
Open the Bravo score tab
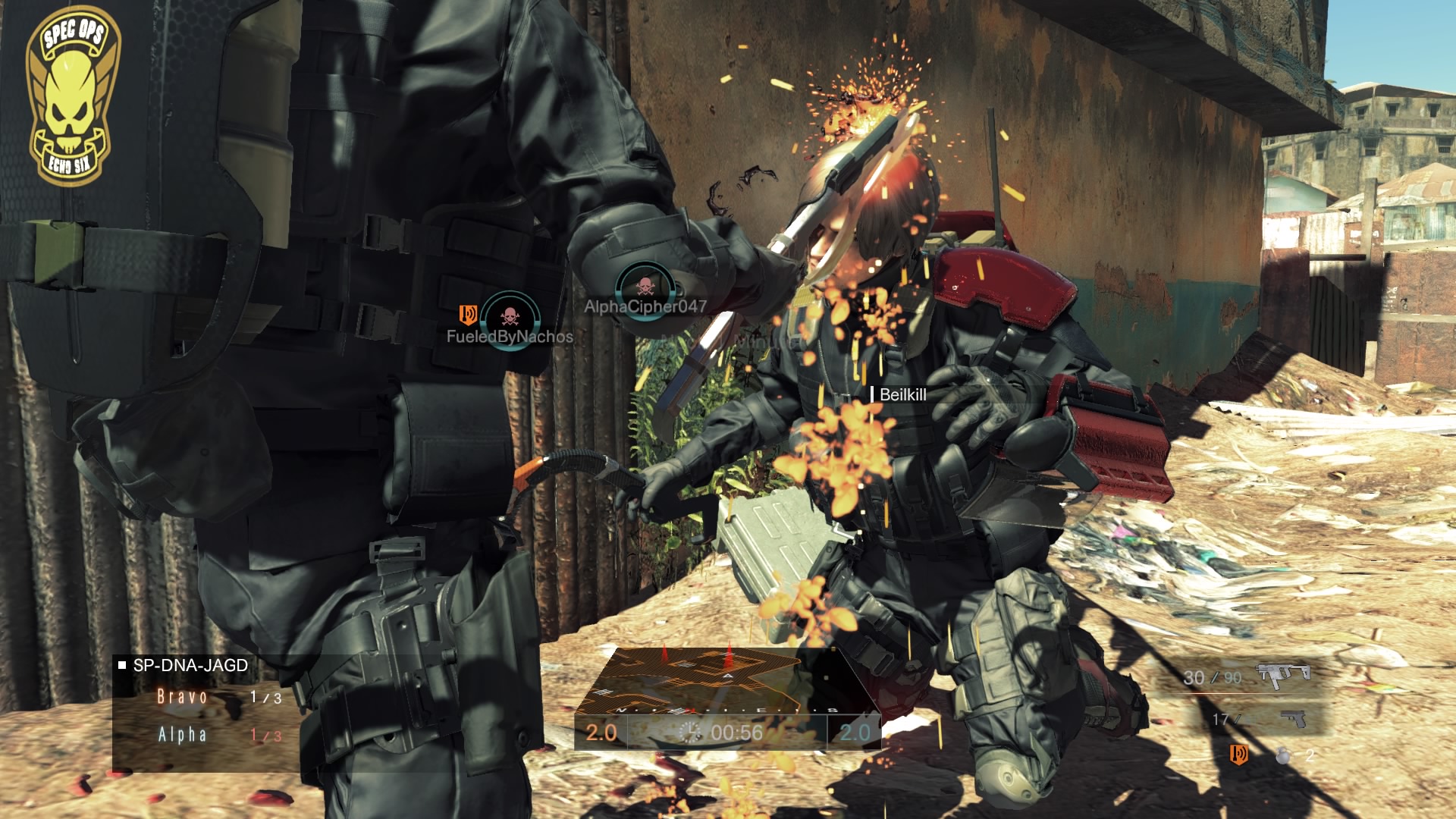(181, 696)
